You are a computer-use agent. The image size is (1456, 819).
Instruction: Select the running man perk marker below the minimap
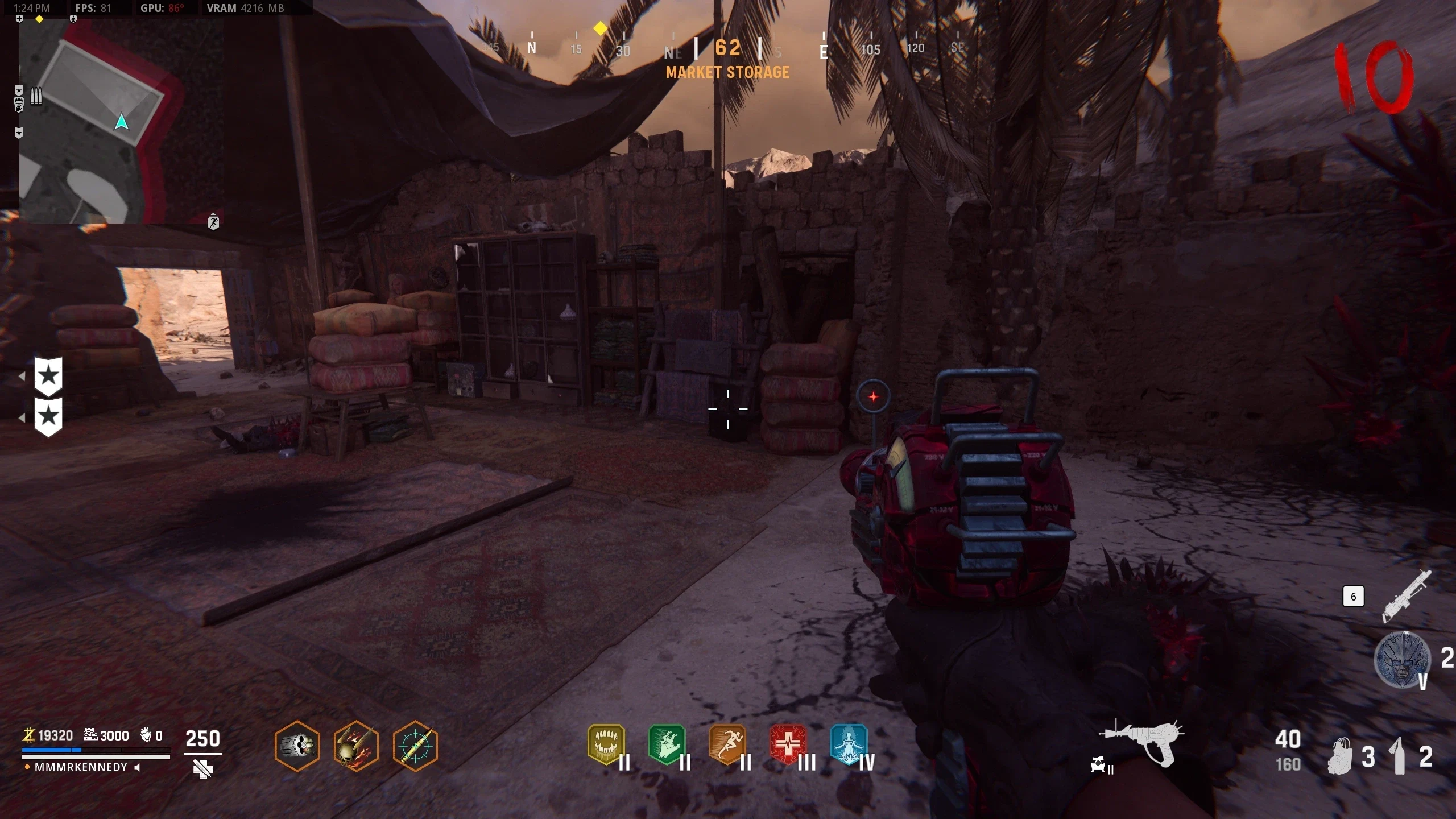coord(213,222)
